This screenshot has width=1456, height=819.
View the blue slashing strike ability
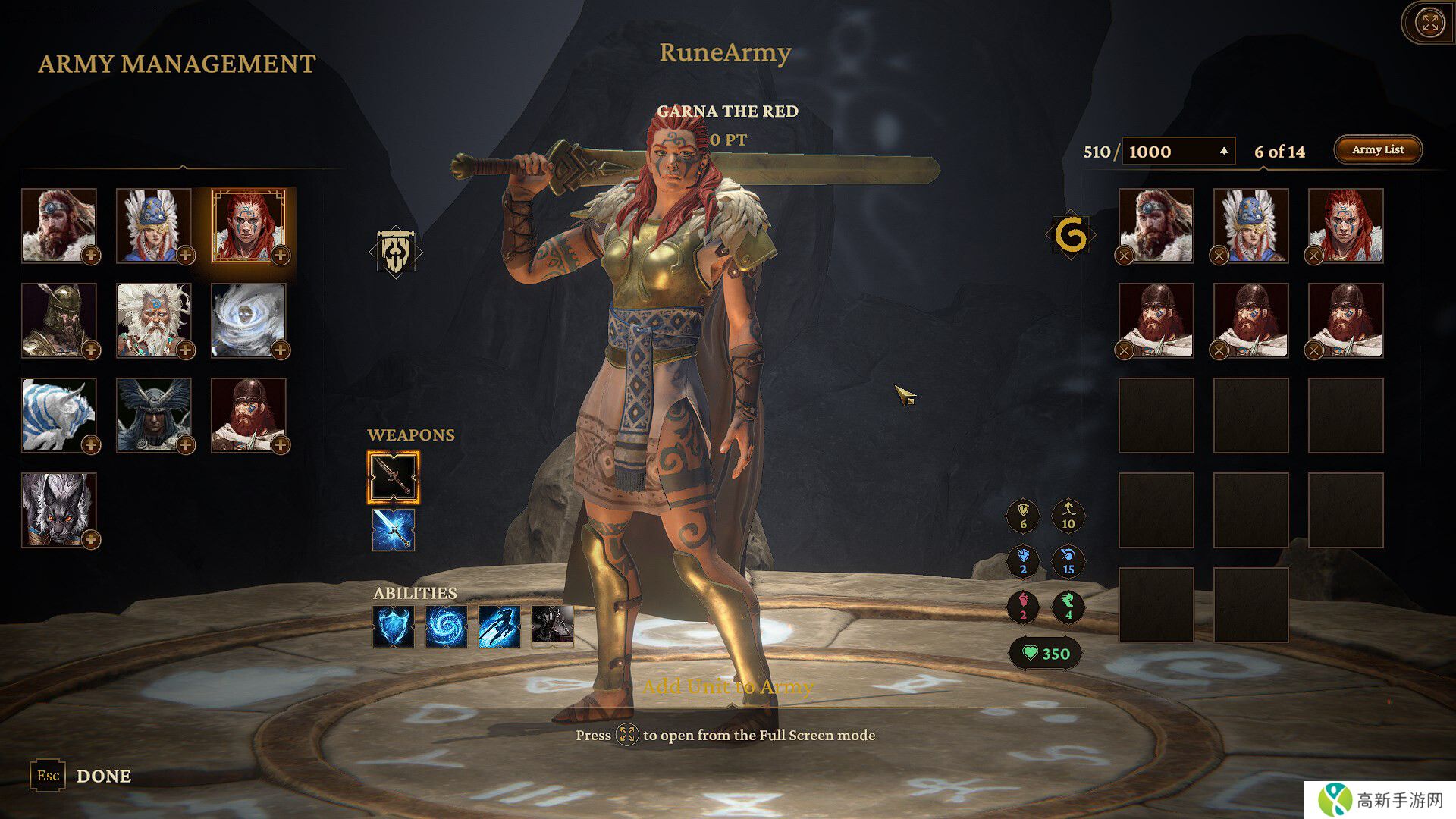[x=500, y=626]
